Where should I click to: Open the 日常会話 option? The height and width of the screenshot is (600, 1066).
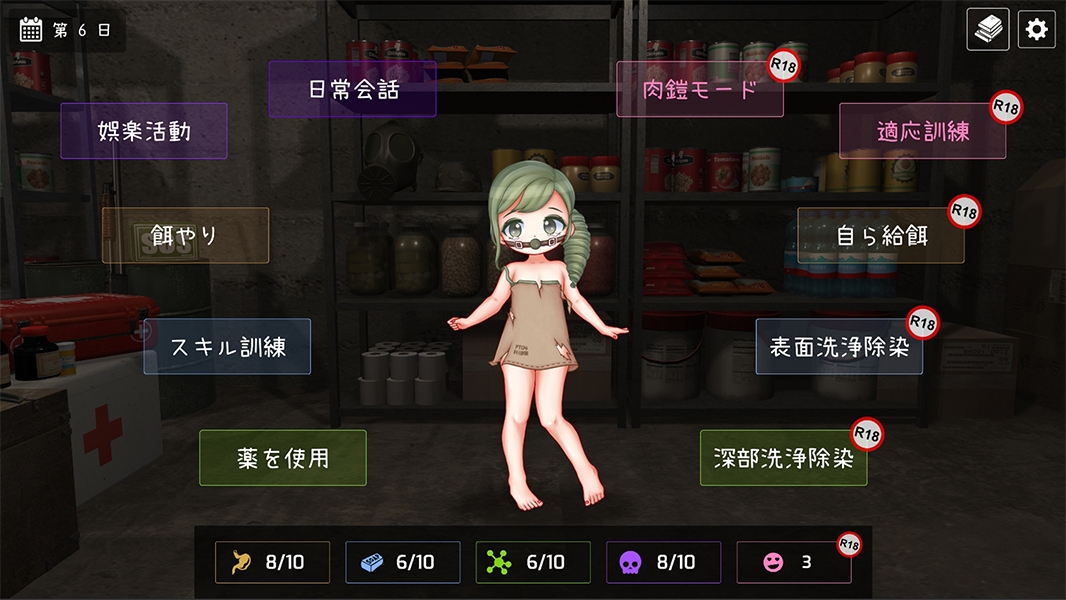click(x=352, y=89)
